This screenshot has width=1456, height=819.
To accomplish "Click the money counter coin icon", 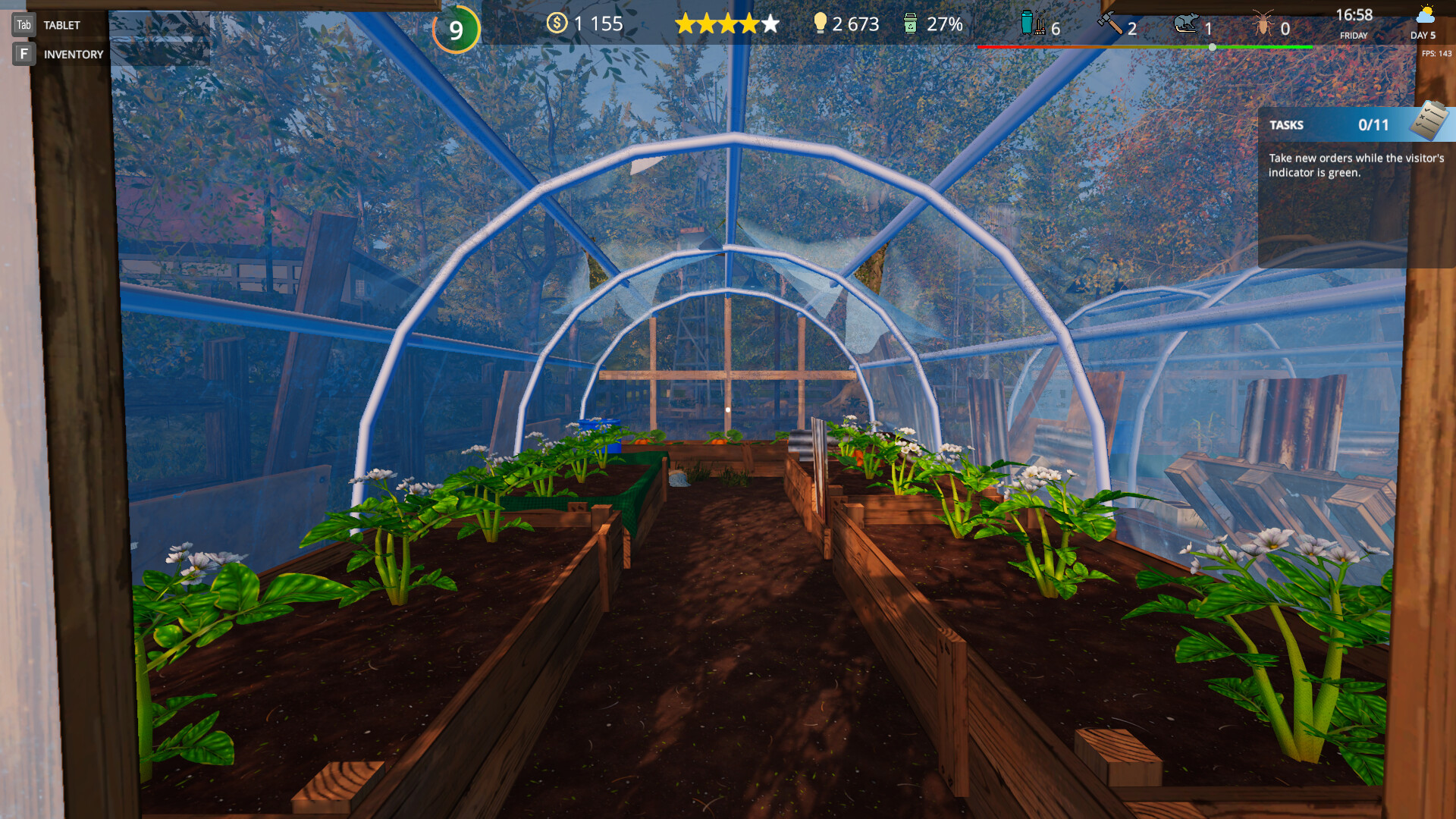I will (x=557, y=24).
